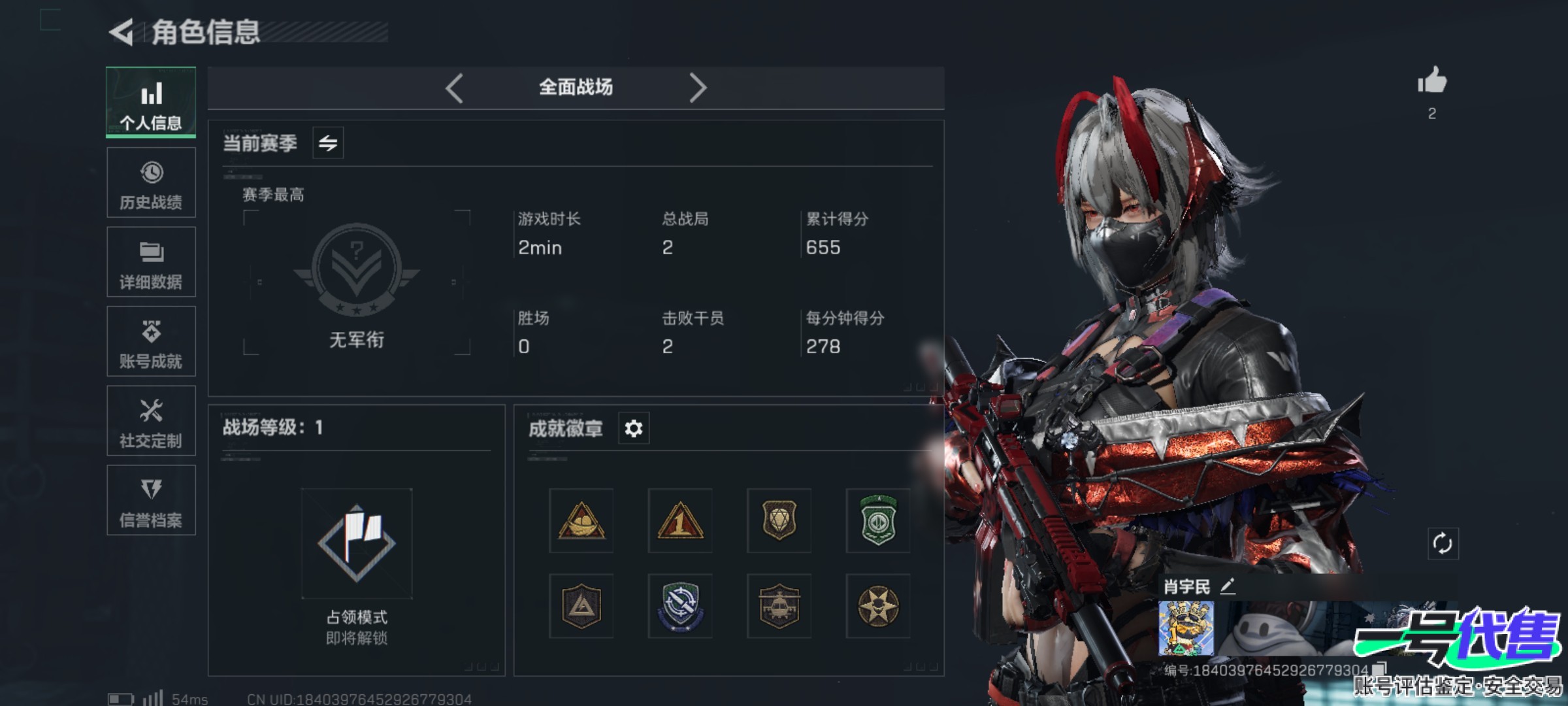Toggle the season swap button next to 当前赛季
1568x706 pixels.
pyautogui.click(x=328, y=143)
